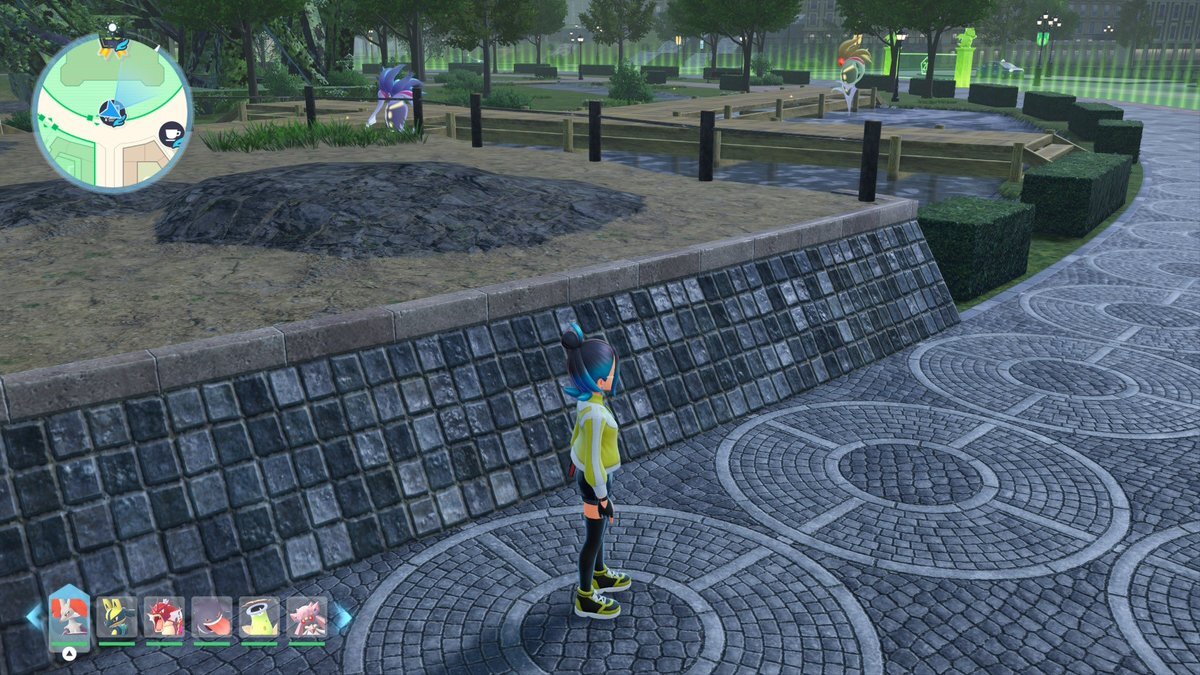1200x675 pixels.
Task: Select Delphox in the party bar
Action: tap(69, 617)
